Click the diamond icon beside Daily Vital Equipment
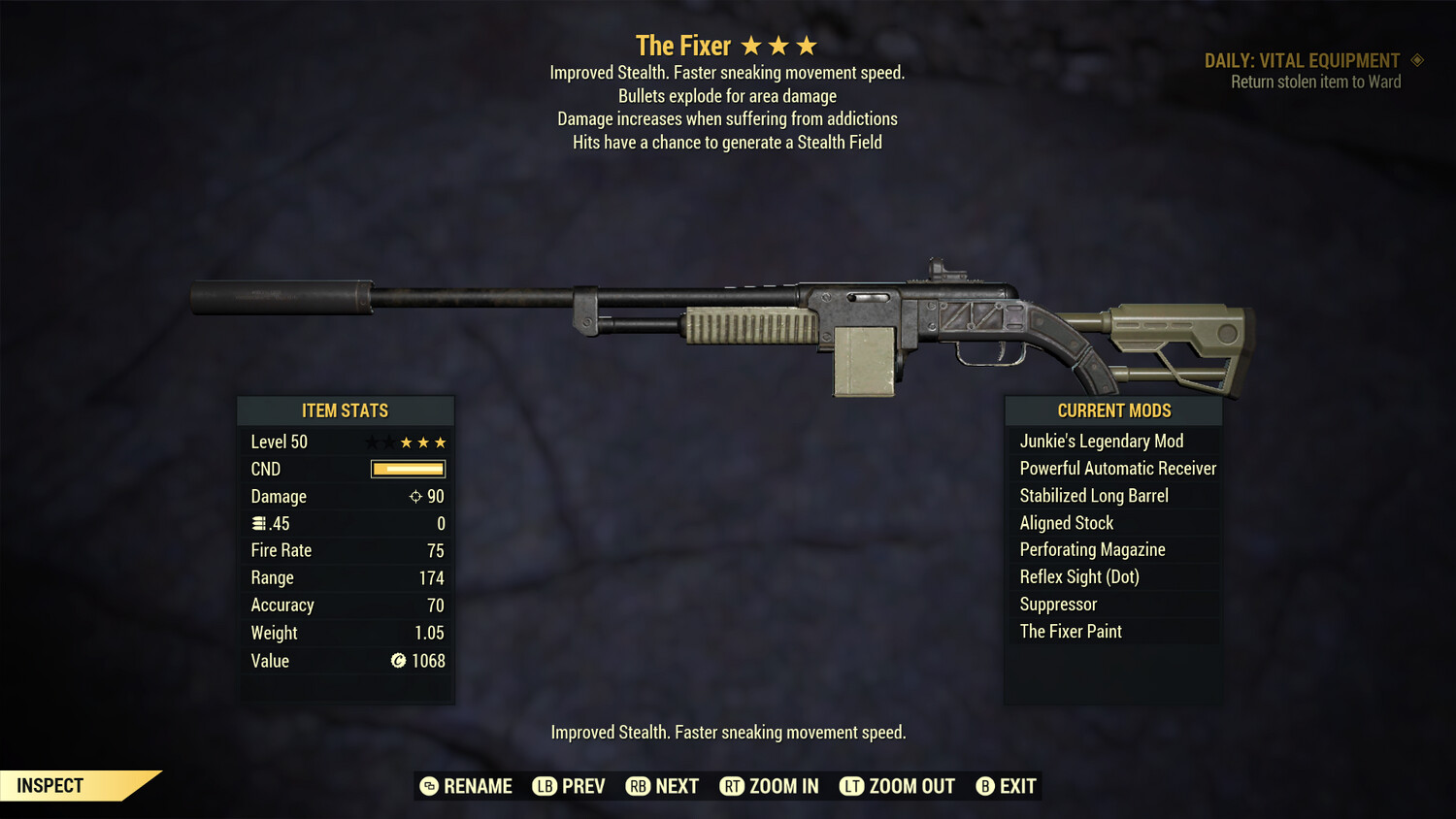 tap(1417, 59)
